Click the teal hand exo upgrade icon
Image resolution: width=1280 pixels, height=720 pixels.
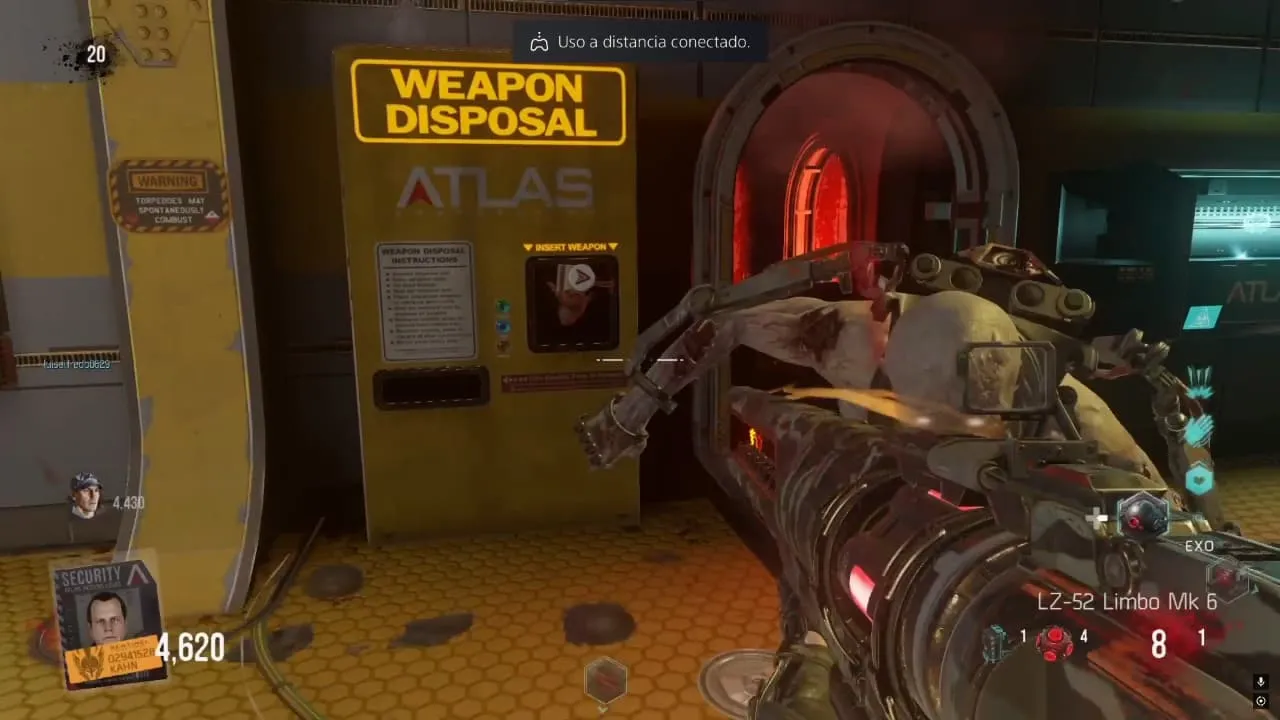(1200, 430)
